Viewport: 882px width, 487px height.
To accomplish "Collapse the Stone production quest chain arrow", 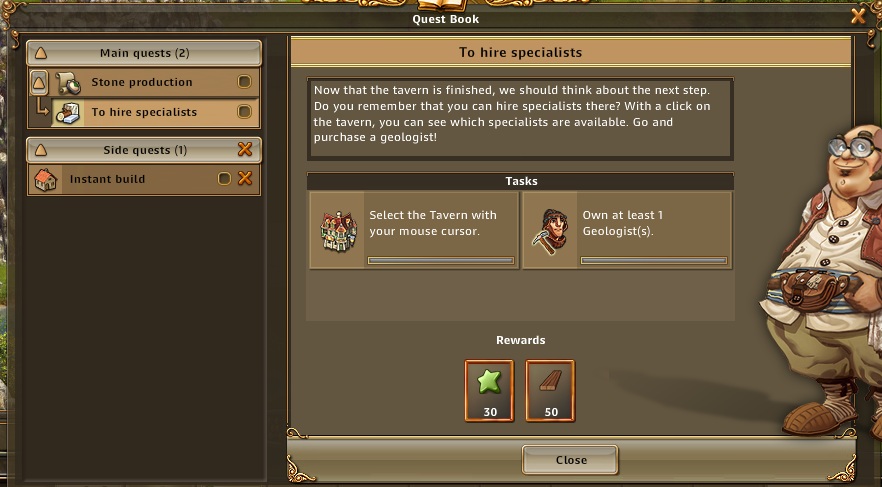I will 40,82.
